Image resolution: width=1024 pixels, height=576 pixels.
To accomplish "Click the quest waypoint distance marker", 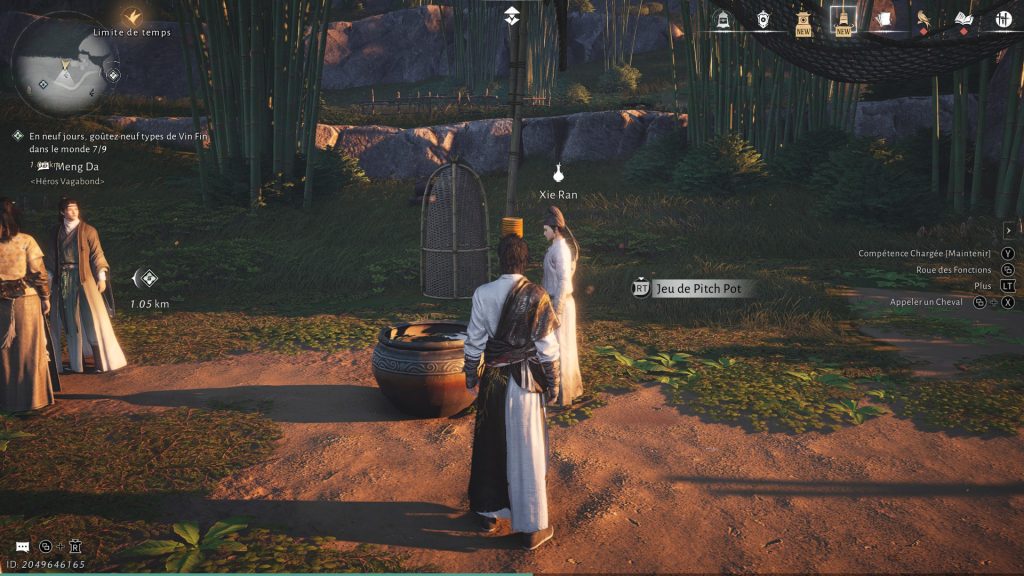I will [x=148, y=278].
